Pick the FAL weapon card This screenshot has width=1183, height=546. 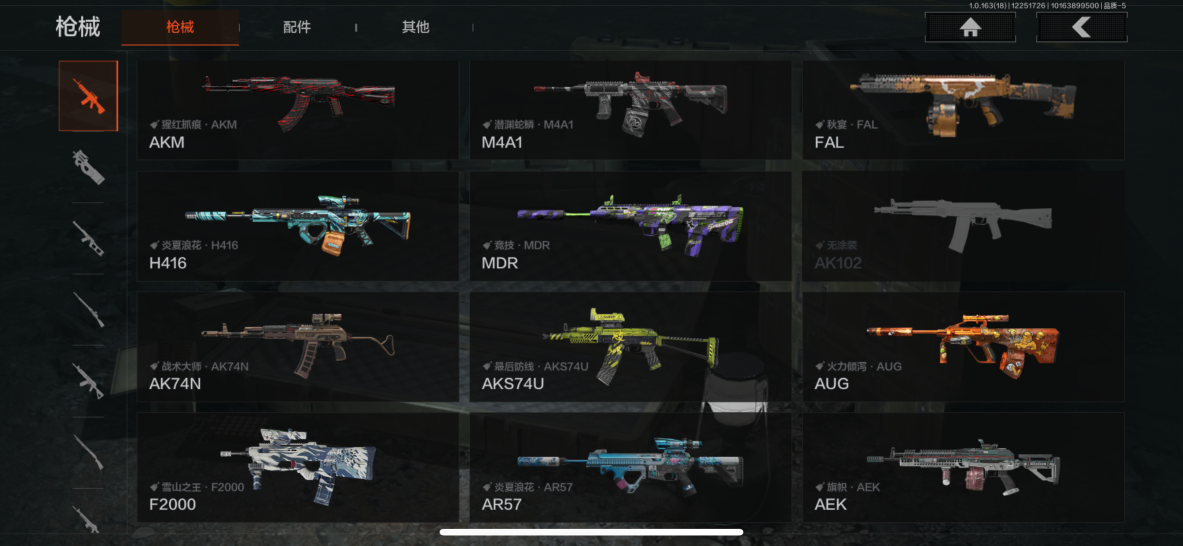[962, 109]
